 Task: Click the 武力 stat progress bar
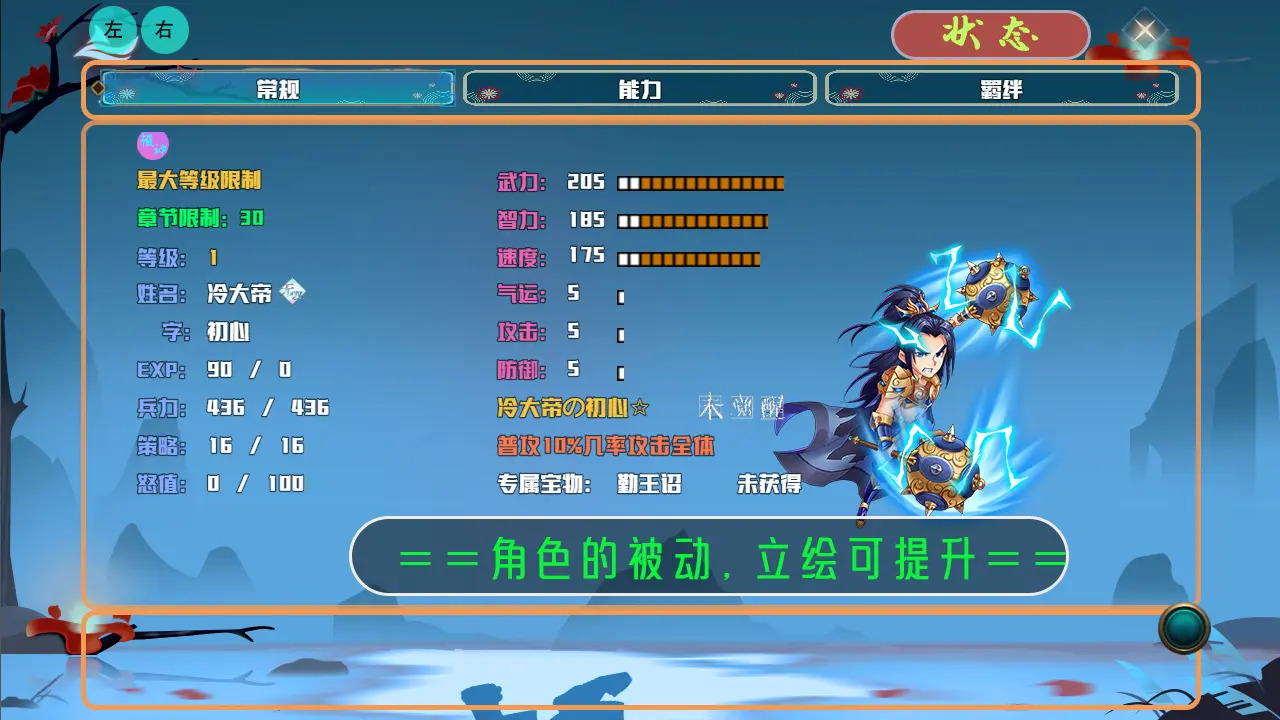(x=700, y=182)
